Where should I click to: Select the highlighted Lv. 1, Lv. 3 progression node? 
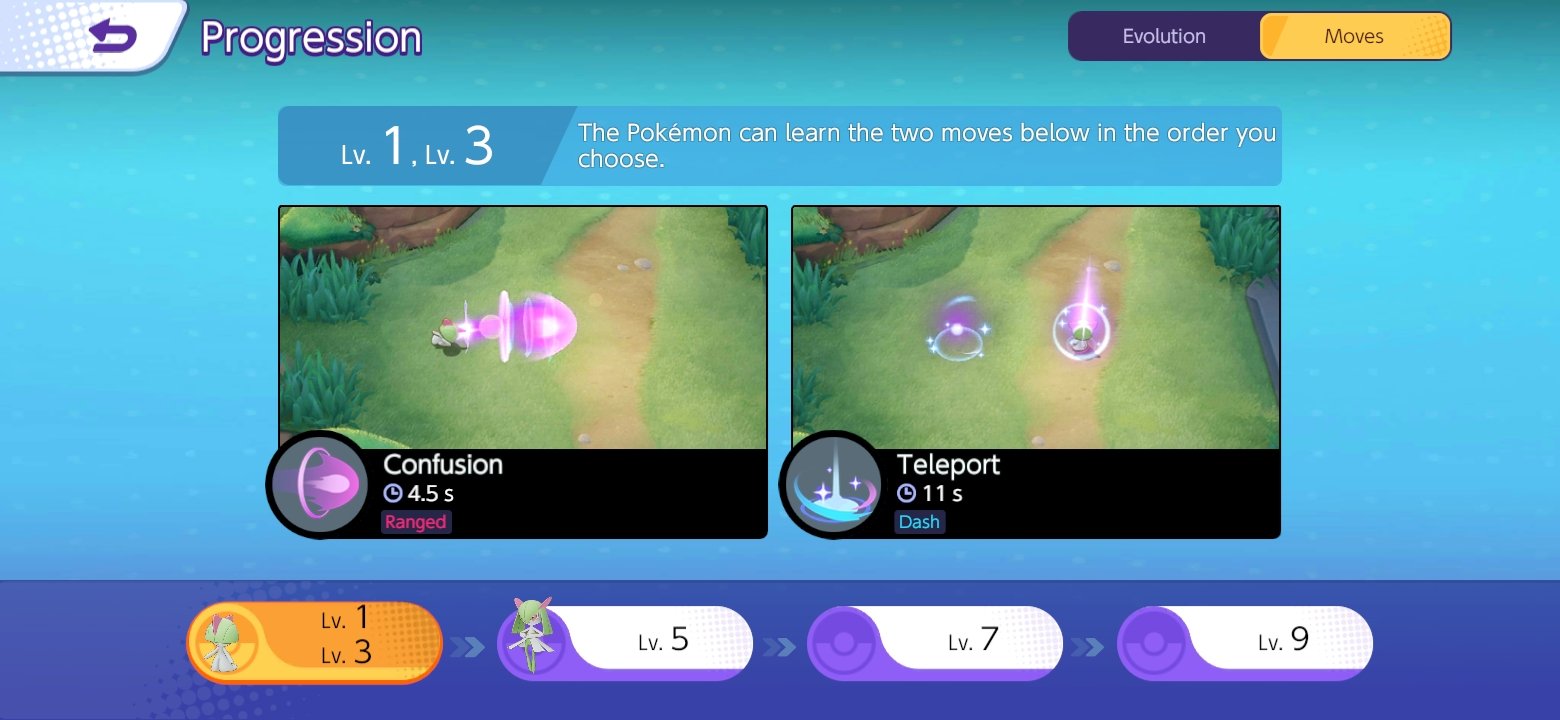tap(315, 643)
